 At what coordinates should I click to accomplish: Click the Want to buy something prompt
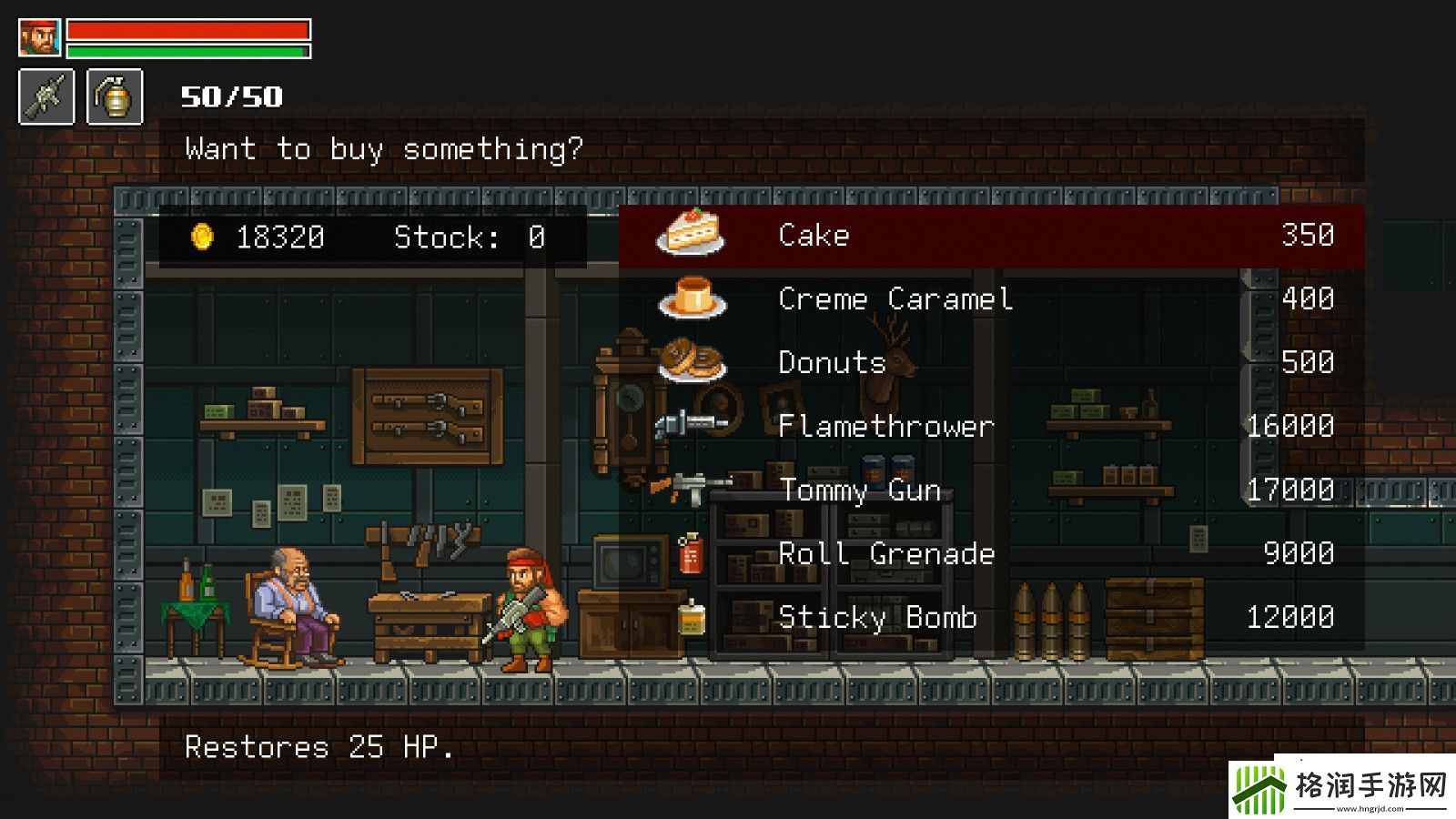pyautogui.click(x=384, y=148)
